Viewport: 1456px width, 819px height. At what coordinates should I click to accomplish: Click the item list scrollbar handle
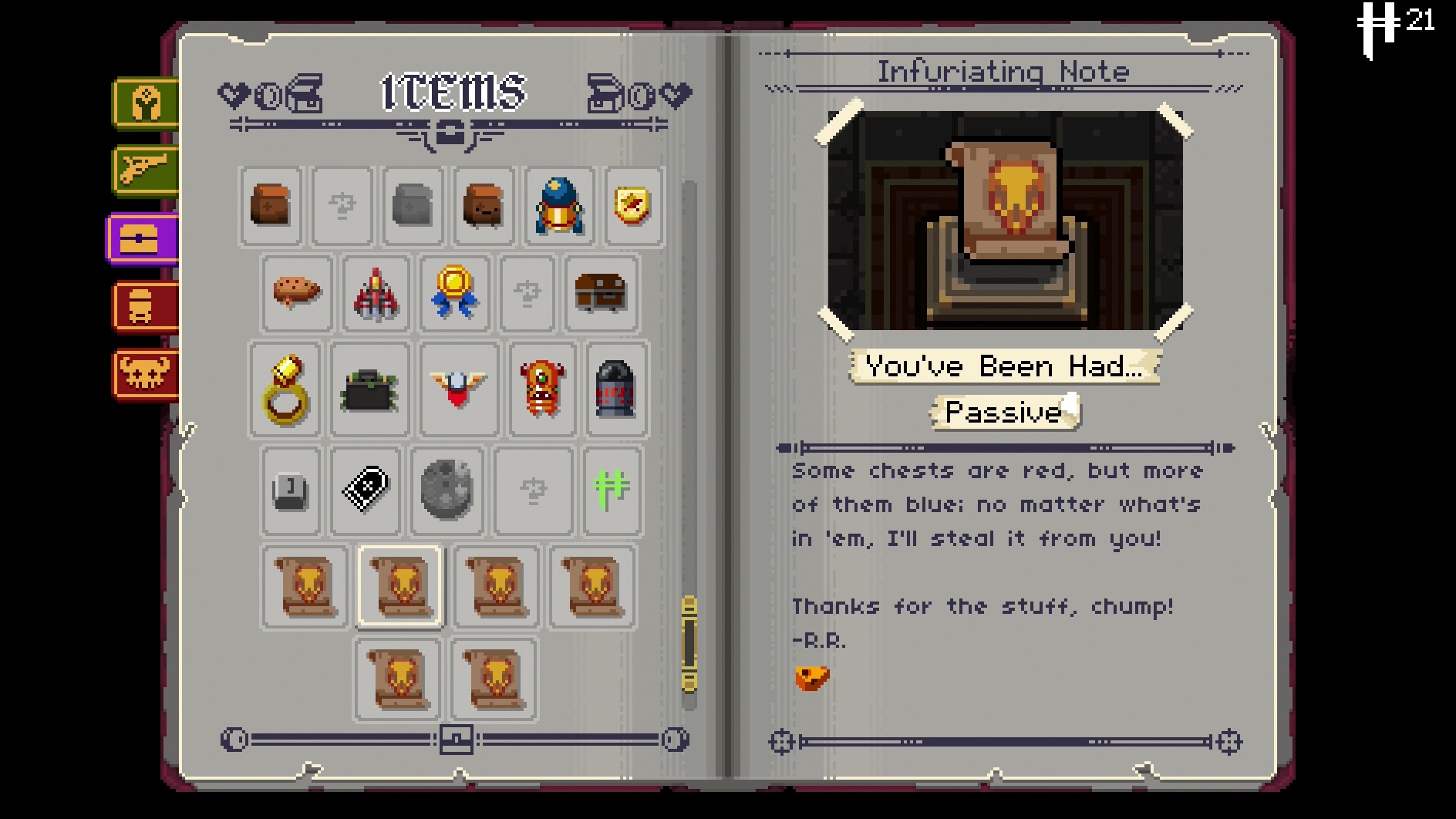(x=689, y=644)
